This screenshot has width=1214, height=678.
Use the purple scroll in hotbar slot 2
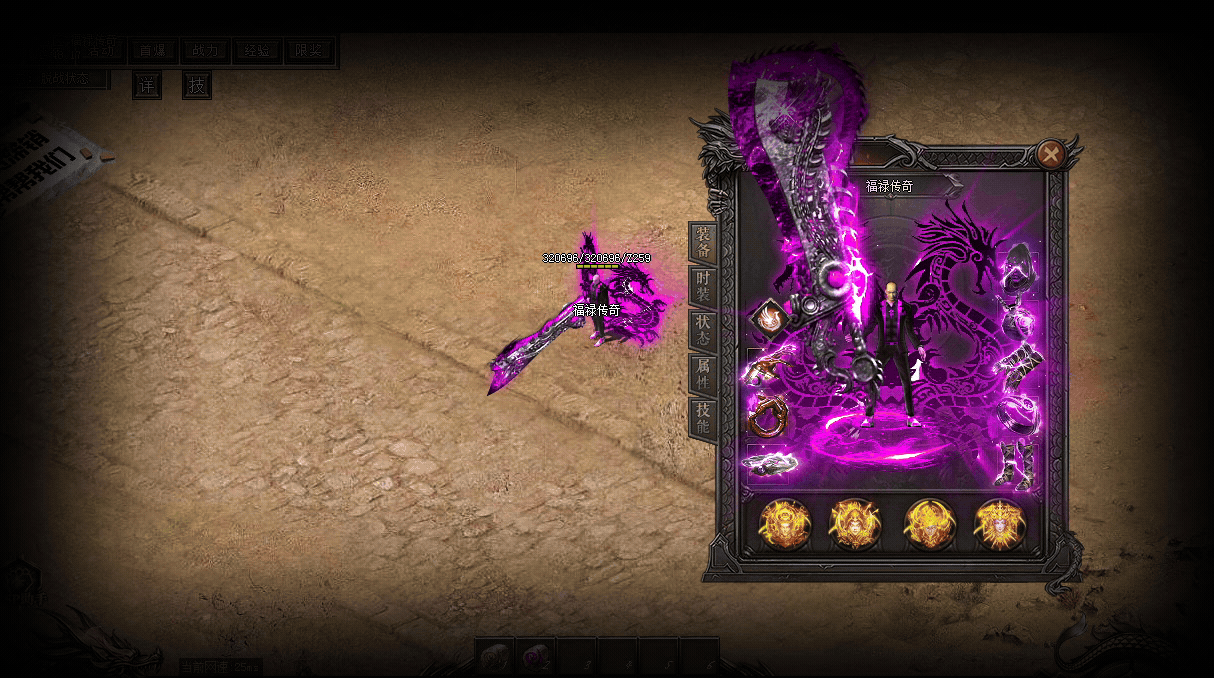[x=538, y=658]
